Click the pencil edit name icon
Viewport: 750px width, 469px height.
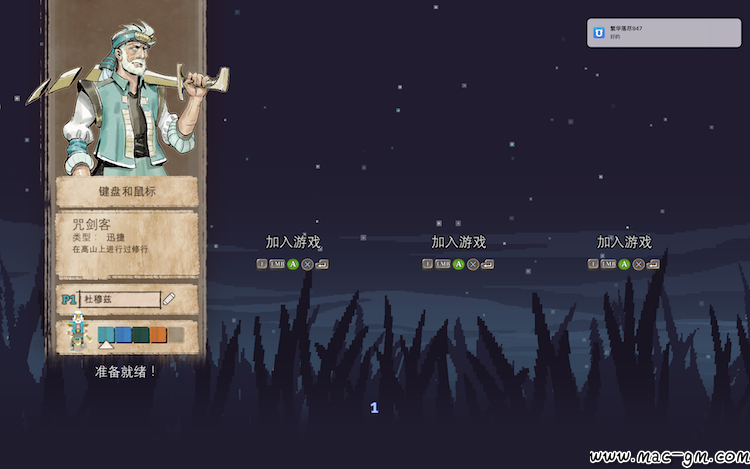(x=169, y=299)
